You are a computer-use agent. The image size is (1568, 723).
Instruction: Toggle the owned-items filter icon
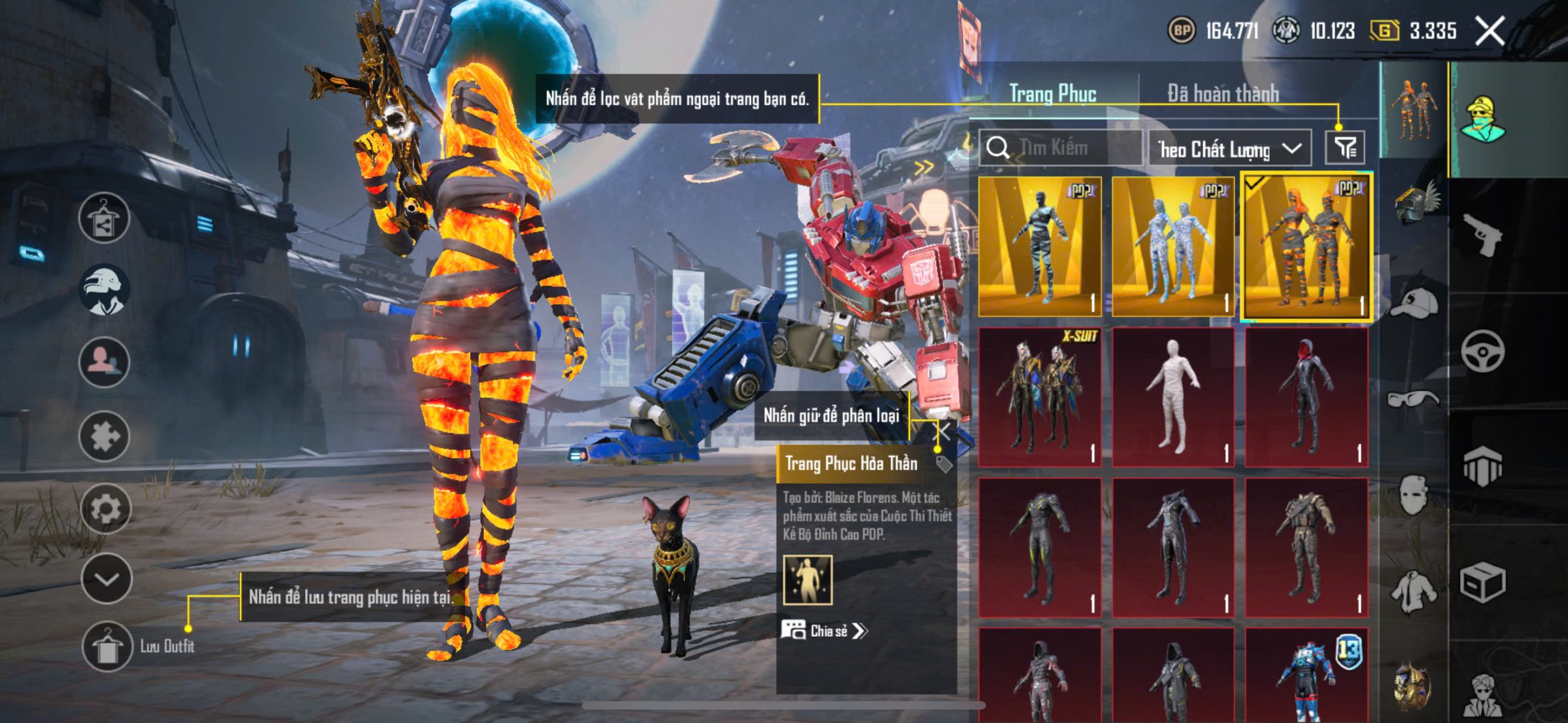pos(1344,148)
